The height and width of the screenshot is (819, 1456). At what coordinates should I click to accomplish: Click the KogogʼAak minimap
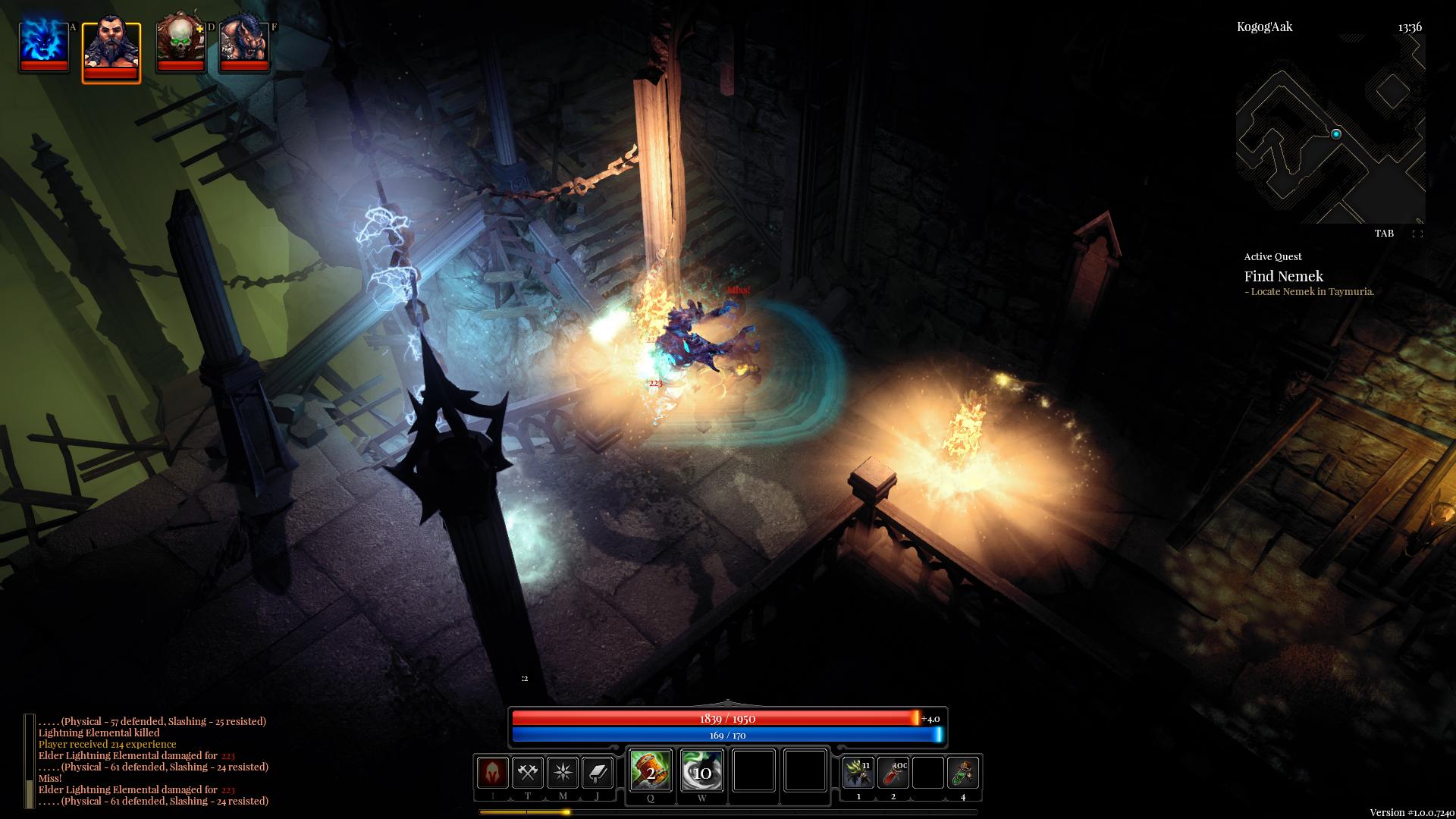pos(1330,129)
